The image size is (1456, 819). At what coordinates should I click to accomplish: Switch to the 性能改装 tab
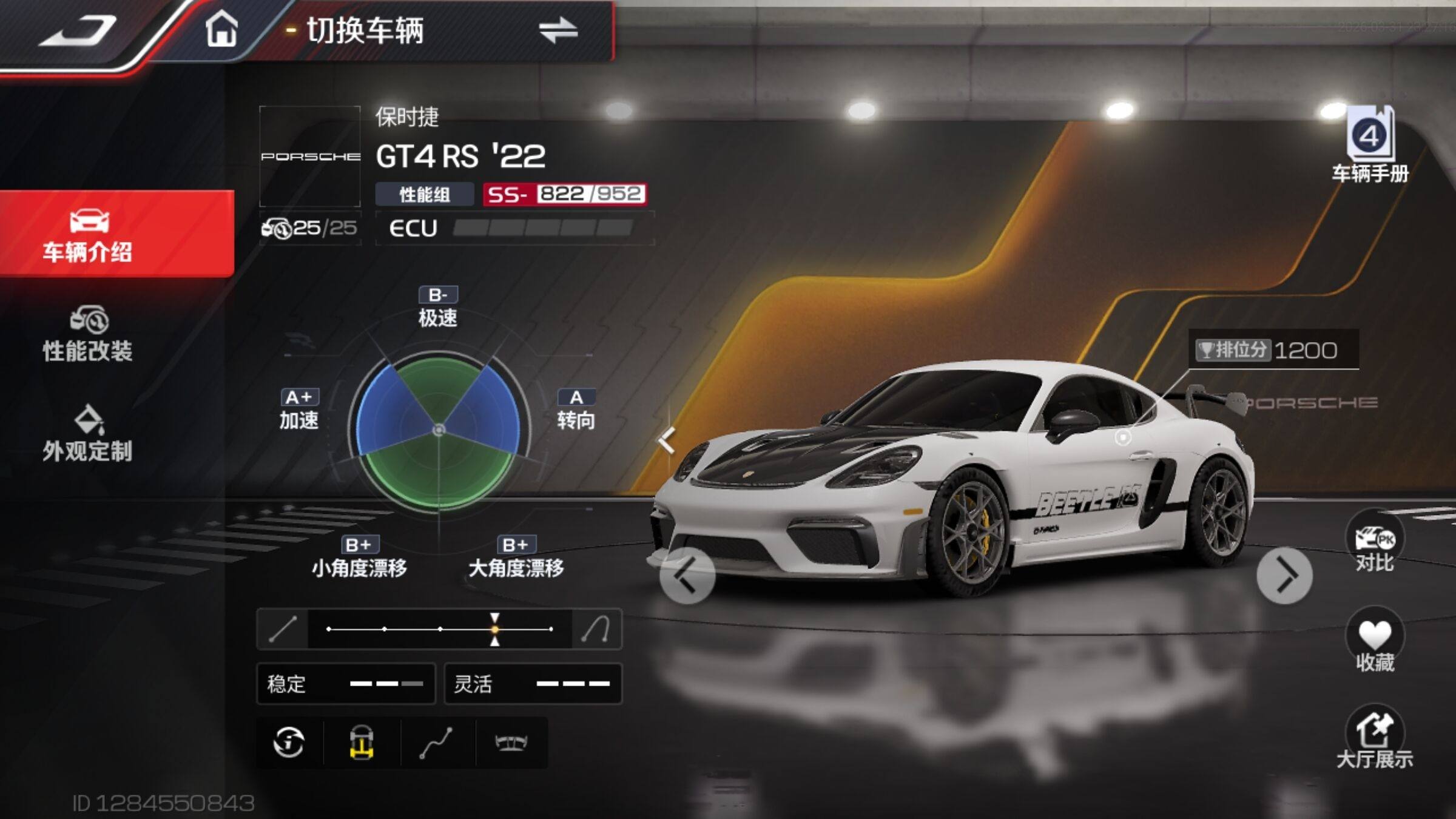[88, 334]
